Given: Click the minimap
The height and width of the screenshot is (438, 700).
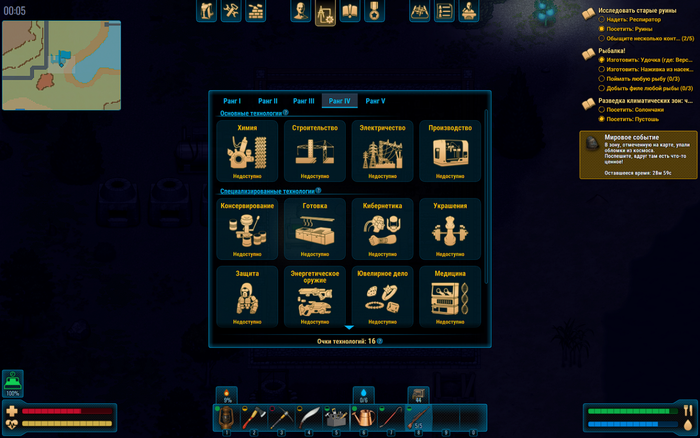Looking at the screenshot, I should point(60,66).
